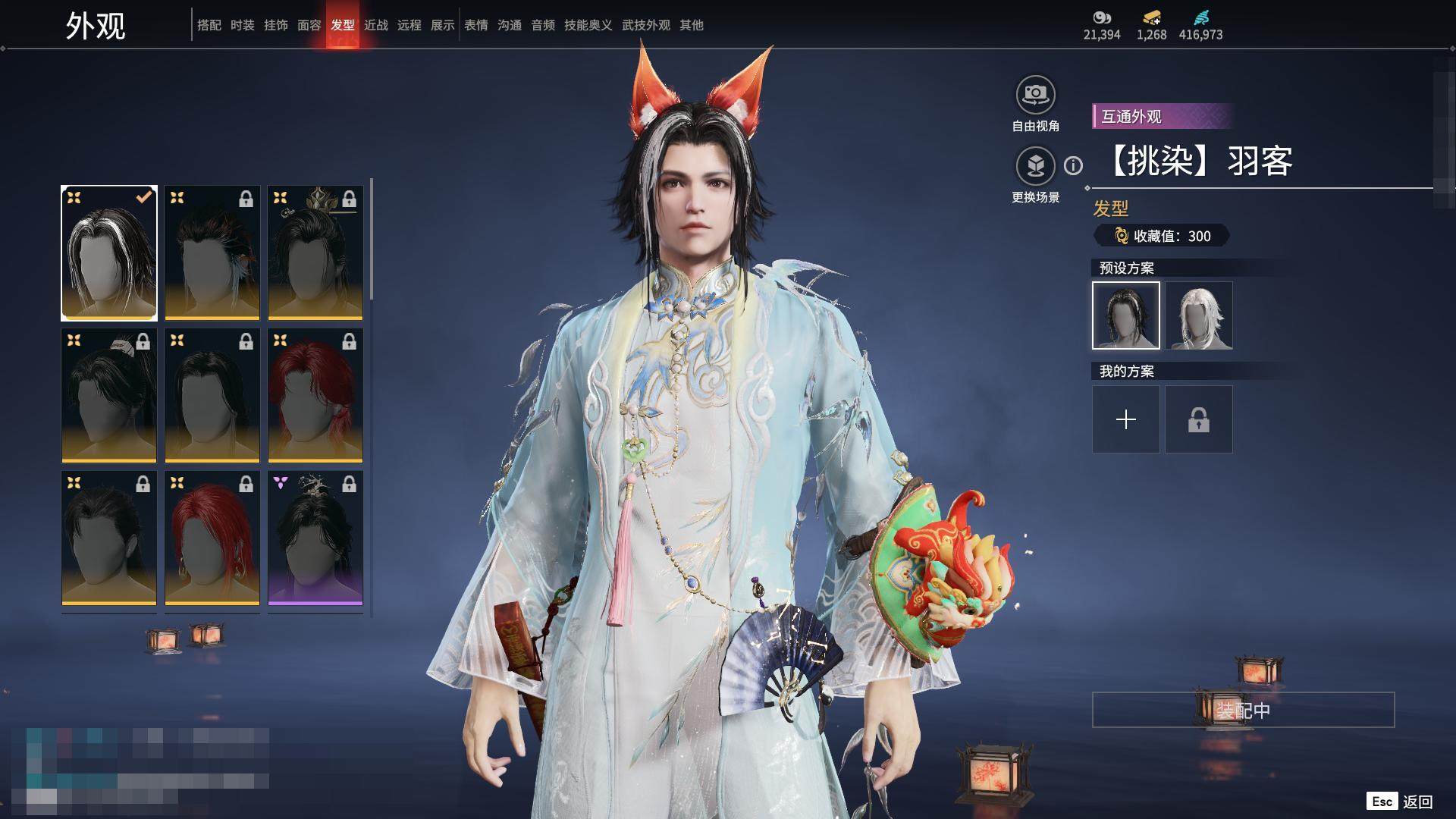The width and height of the screenshot is (1456, 819).
Task: Add a new scheme with the plus slot
Action: tap(1126, 419)
